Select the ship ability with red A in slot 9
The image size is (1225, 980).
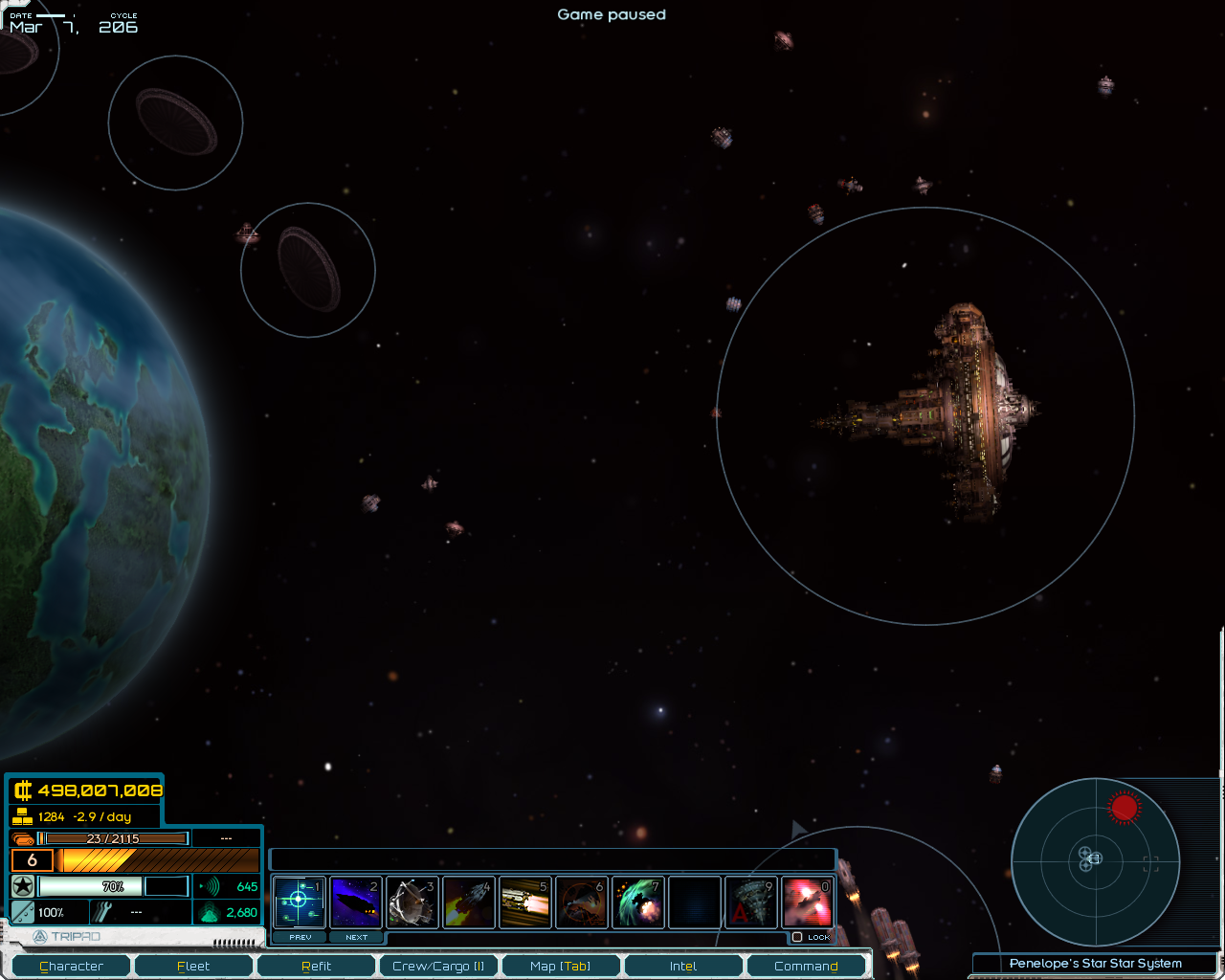(751, 901)
